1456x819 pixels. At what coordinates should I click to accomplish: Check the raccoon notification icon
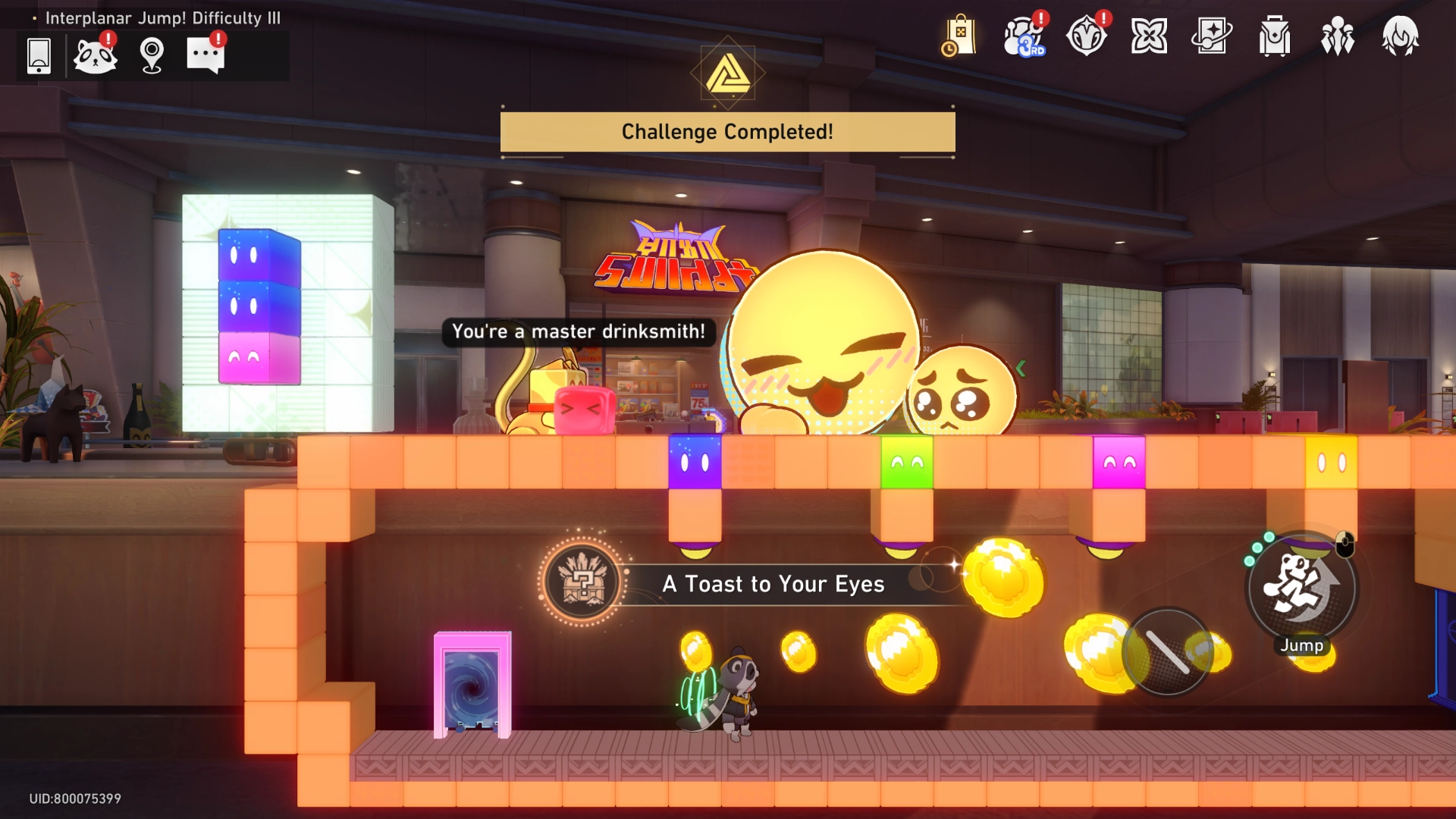pyautogui.click(x=96, y=55)
